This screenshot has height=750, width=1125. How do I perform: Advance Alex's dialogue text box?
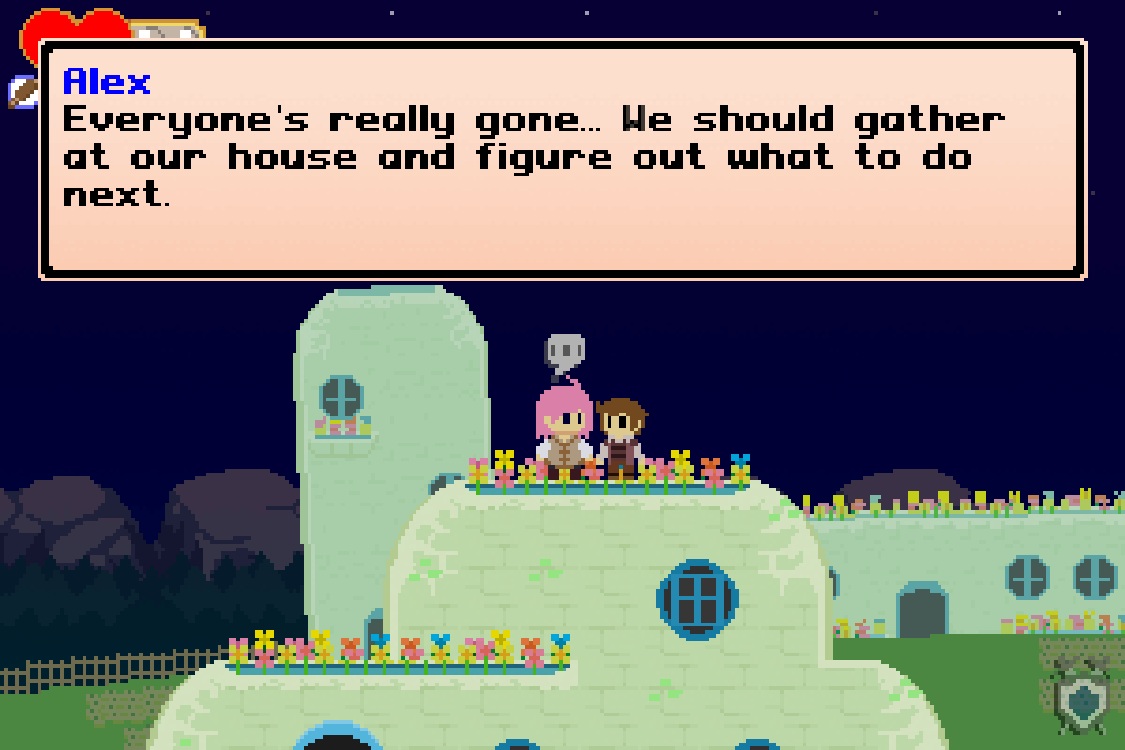tap(562, 160)
